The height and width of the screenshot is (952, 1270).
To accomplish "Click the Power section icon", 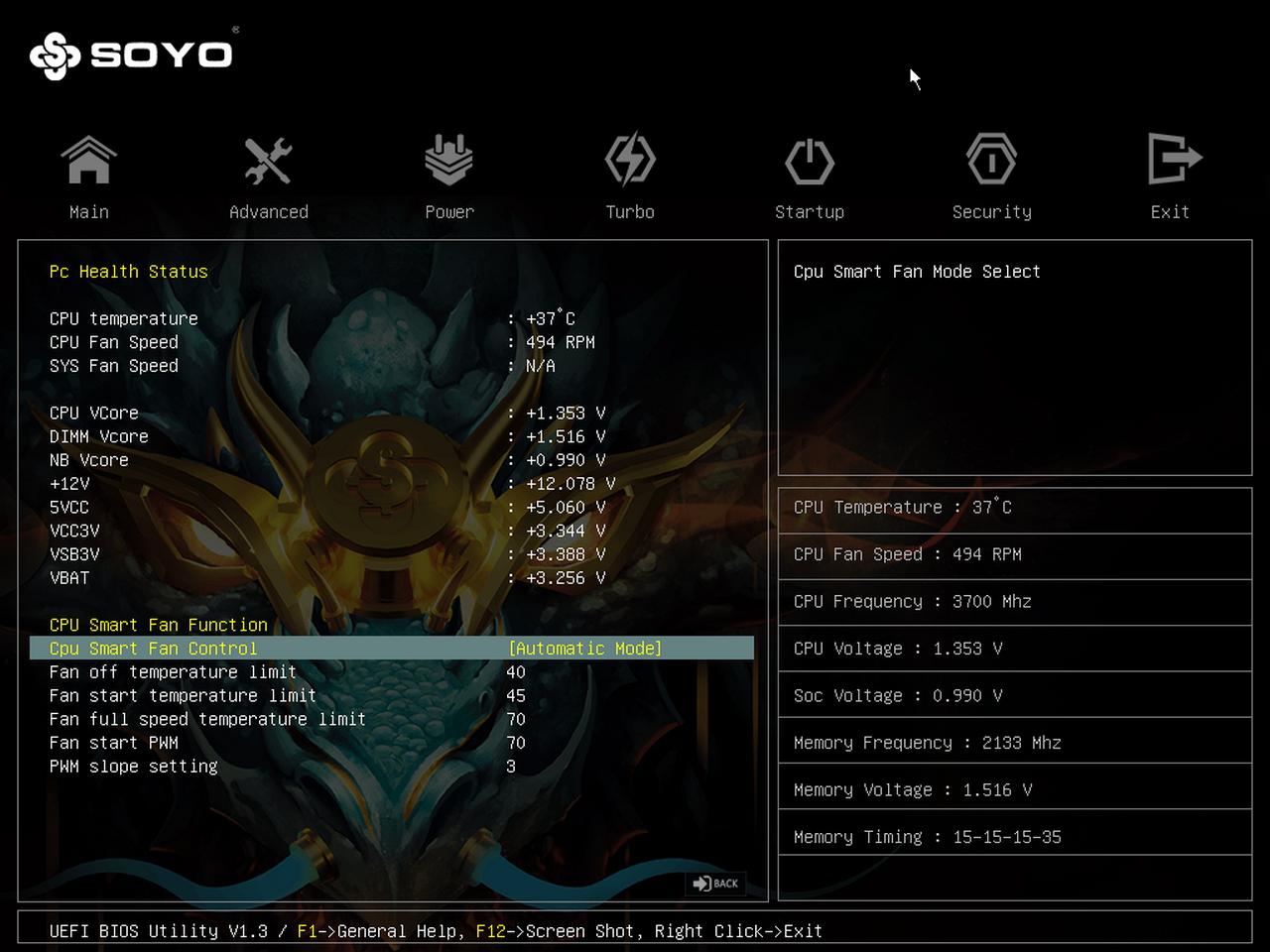I will [449, 159].
